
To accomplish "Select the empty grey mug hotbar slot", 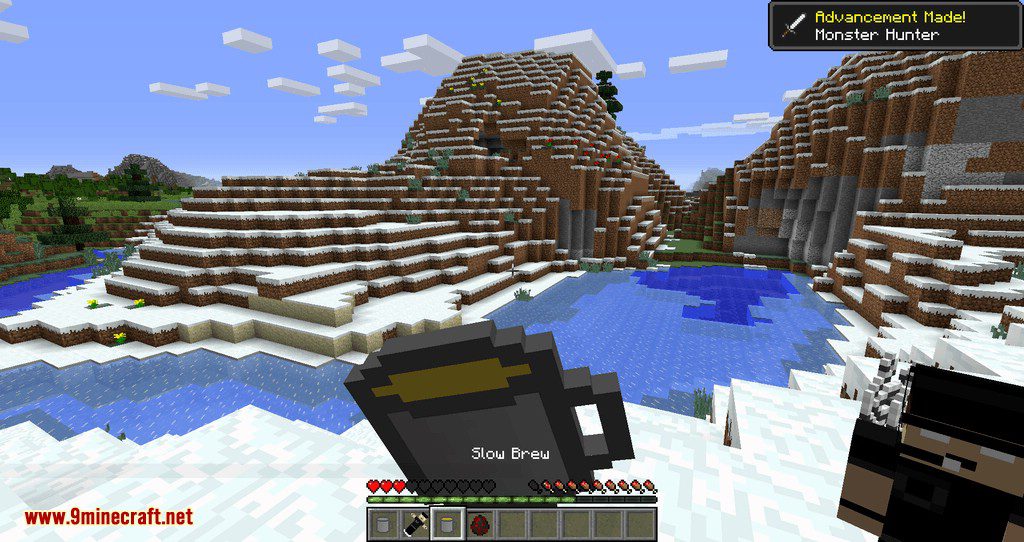I will pos(383,523).
